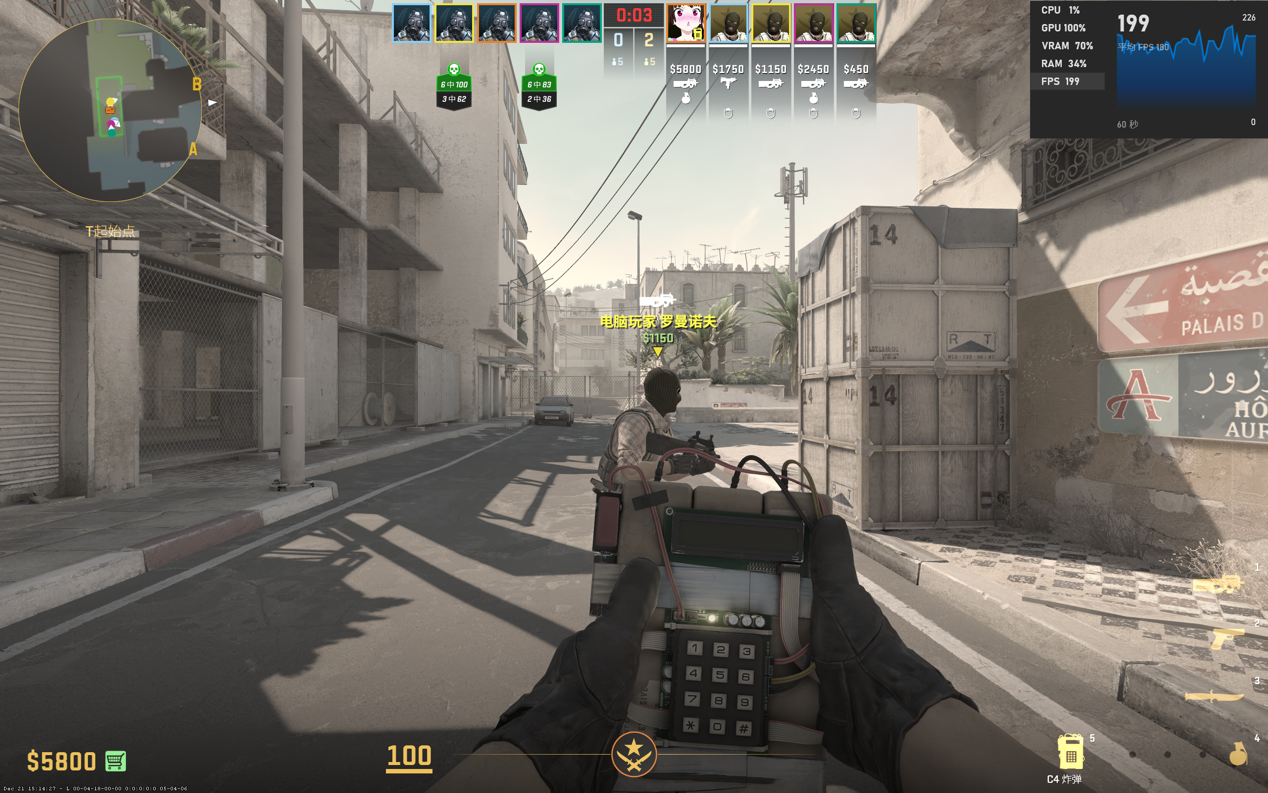The width and height of the screenshot is (1268, 793).
Task: Equip the knife from the weapon list
Action: click(x=1214, y=695)
